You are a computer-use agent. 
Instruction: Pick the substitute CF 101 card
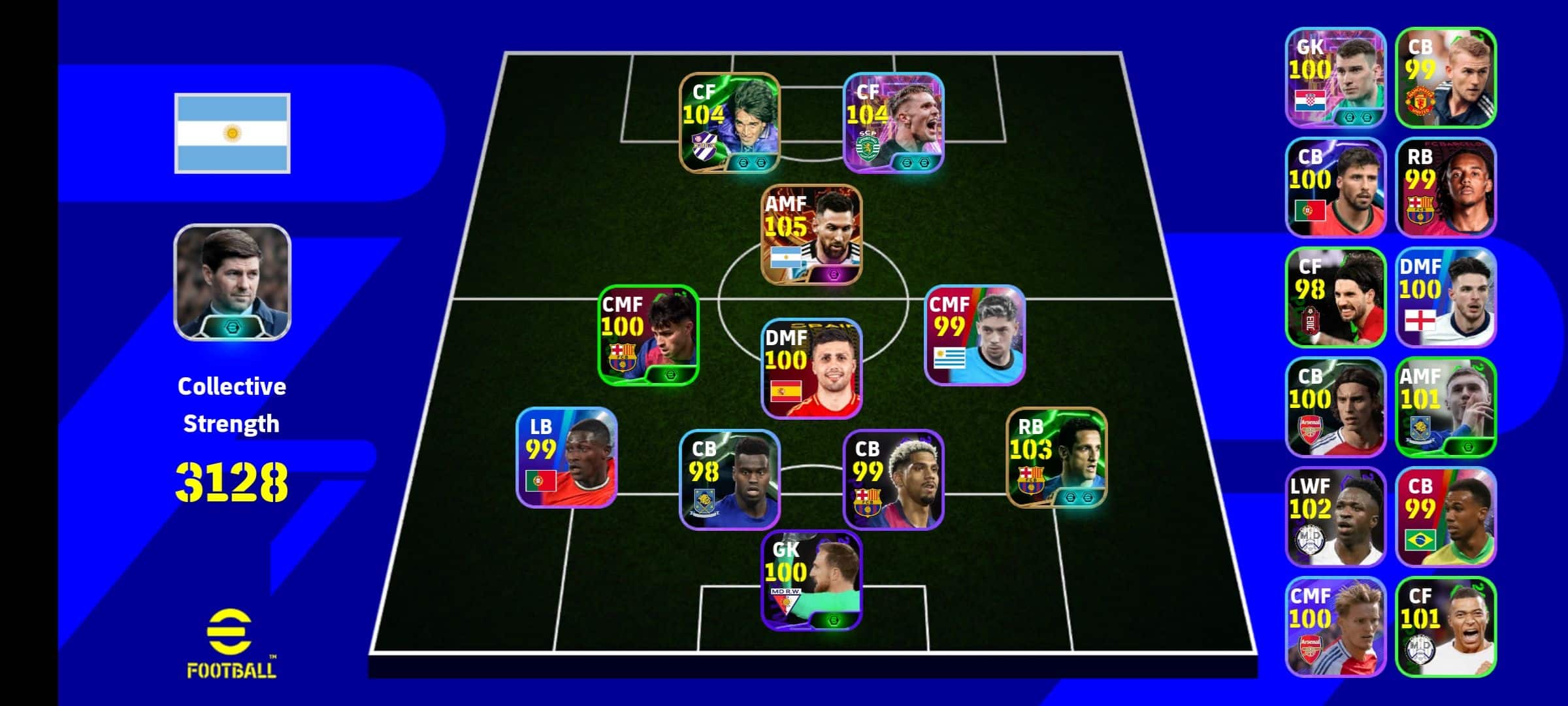(1446, 626)
